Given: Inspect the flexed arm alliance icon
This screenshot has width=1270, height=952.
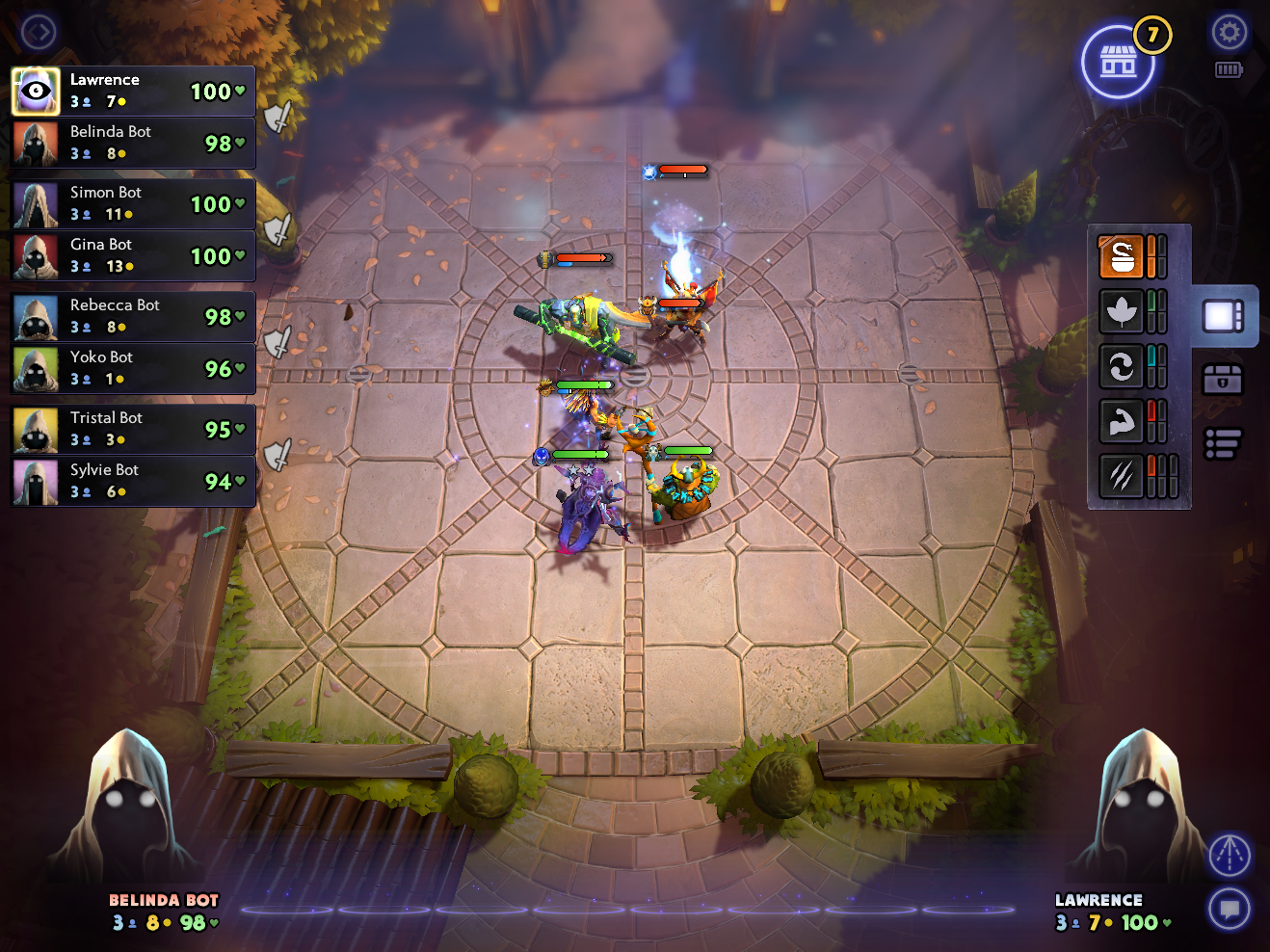Looking at the screenshot, I should [x=1121, y=421].
